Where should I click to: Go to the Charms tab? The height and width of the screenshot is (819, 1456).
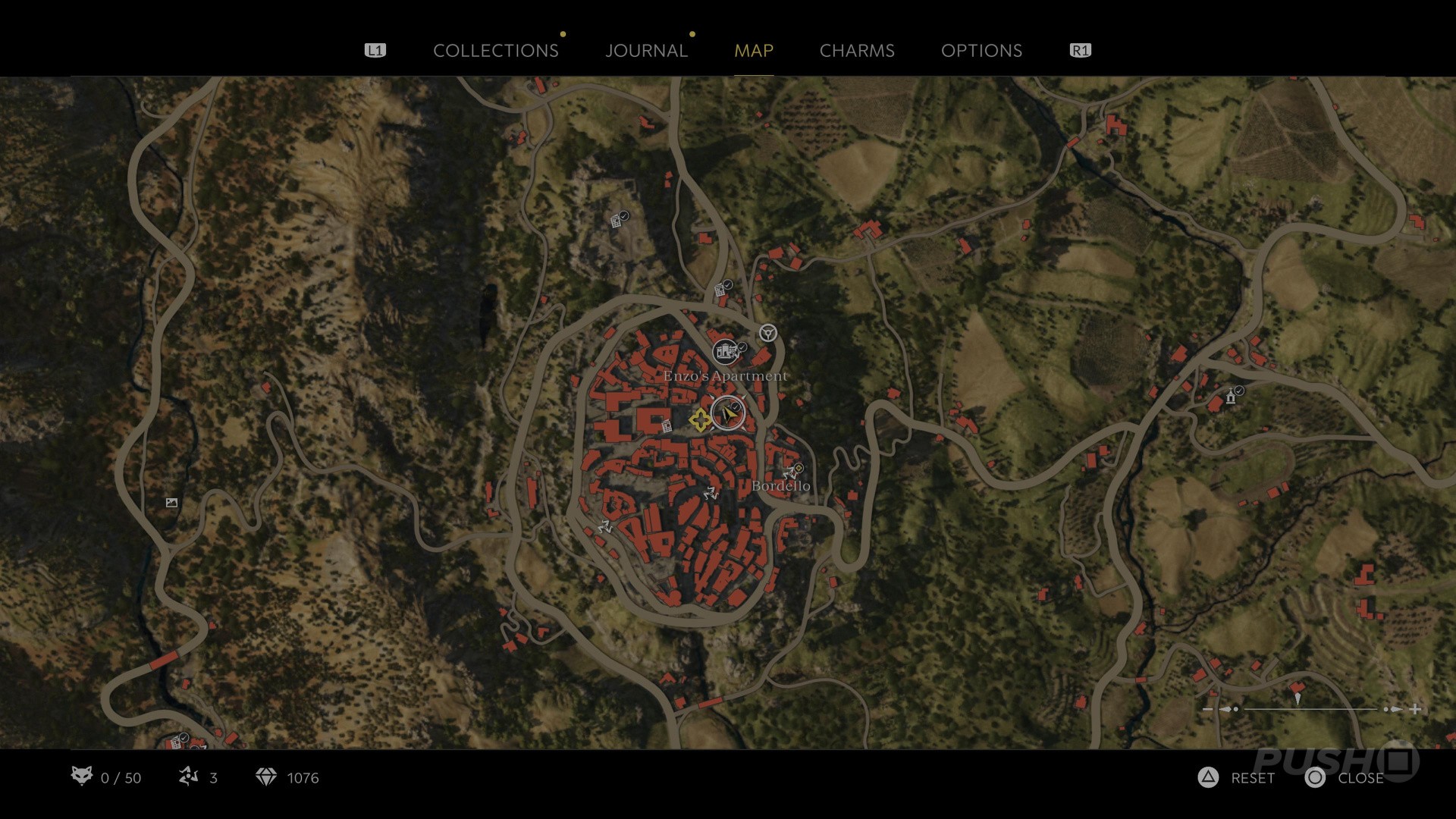point(857,51)
